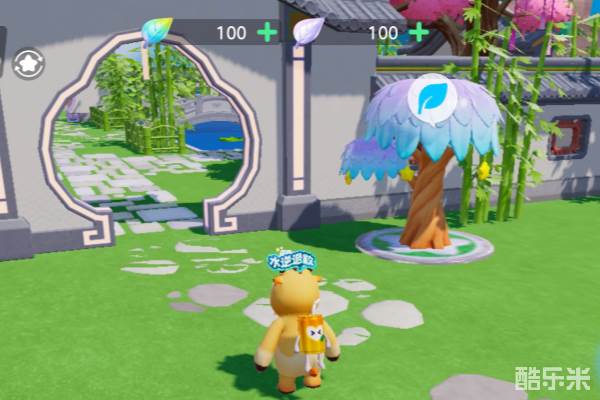Add more rainbow feather currency
Image resolution: width=600 pixels, height=400 pixels.
point(267,32)
